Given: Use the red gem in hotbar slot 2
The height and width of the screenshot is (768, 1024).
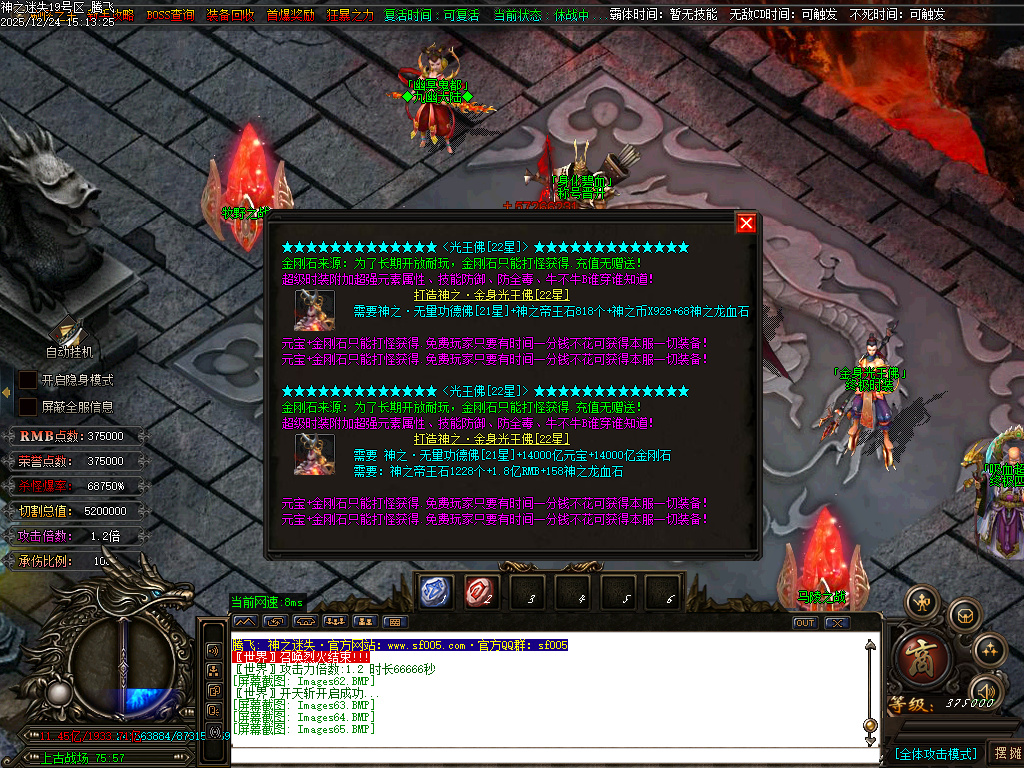Looking at the screenshot, I should pyautogui.click(x=482, y=592).
